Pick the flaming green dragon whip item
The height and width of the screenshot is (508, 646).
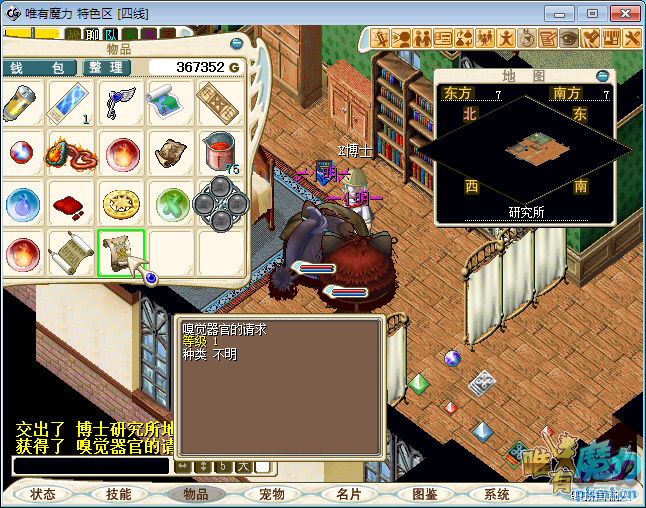(x=72, y=153)
